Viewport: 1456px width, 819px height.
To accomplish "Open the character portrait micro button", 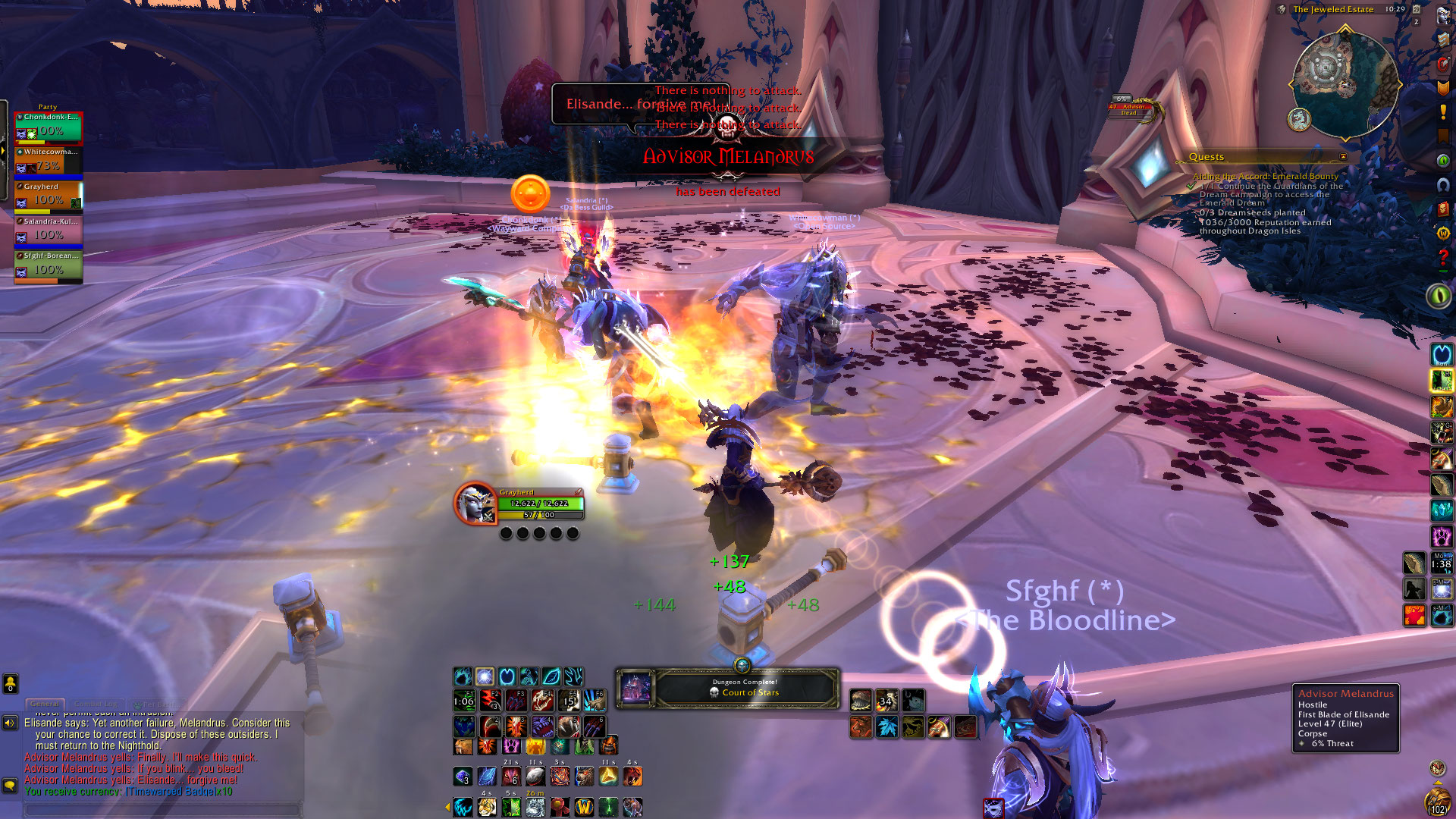I will click(x=1442, y=17).
